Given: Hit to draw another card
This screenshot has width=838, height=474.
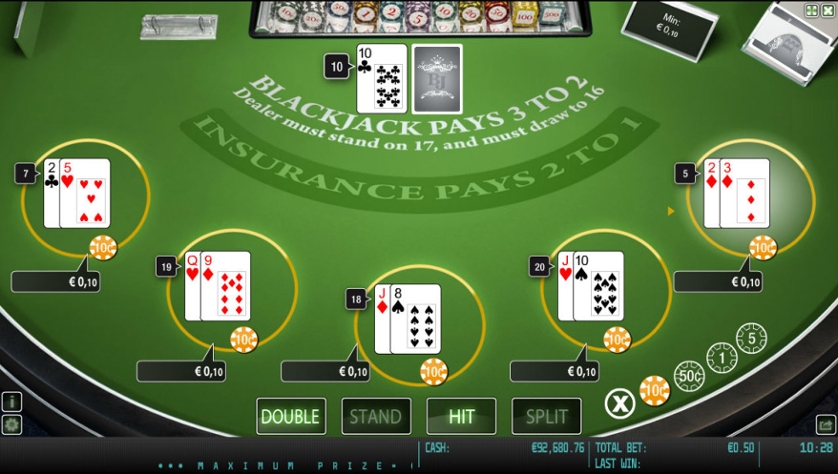Looking at the screenshot, I should point(461,416).
